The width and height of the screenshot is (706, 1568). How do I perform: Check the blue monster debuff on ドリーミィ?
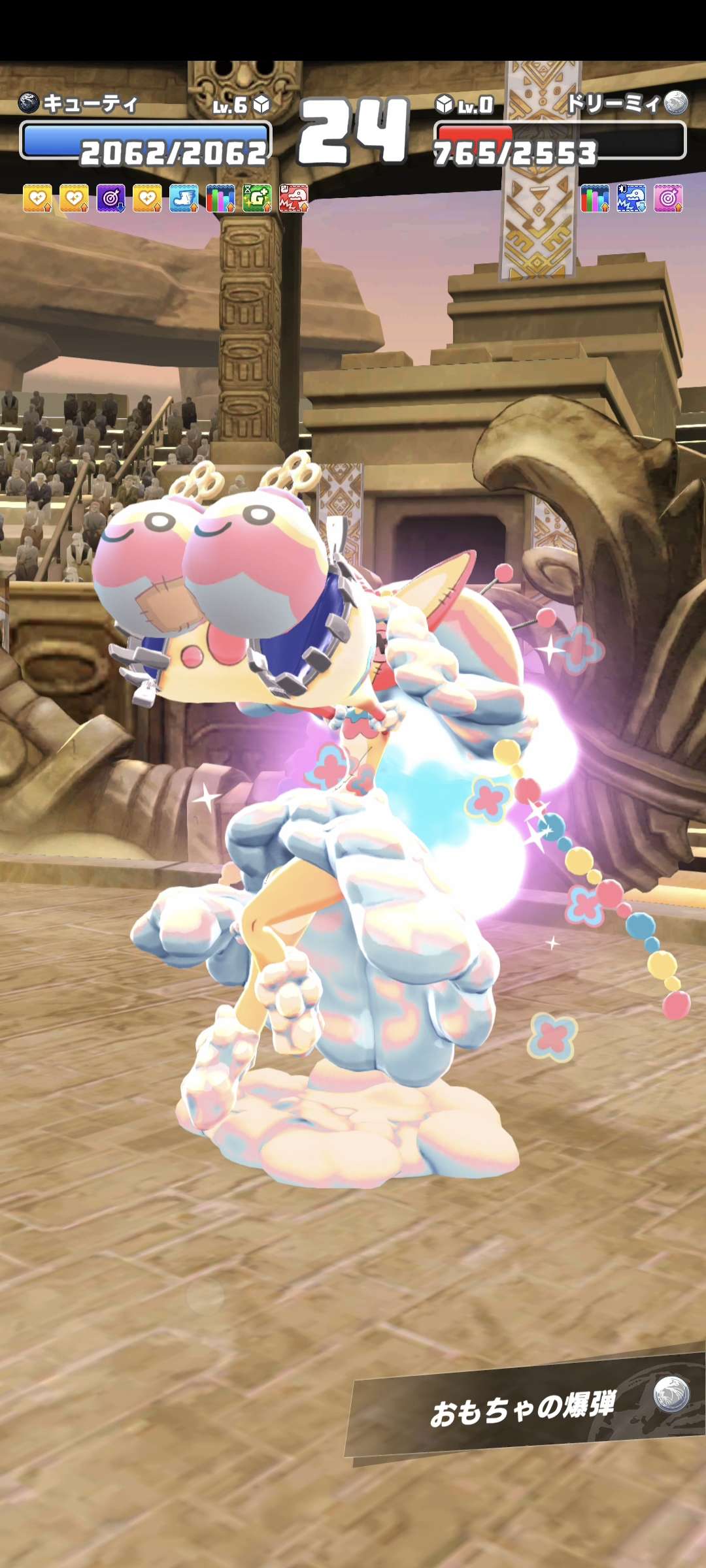click(631, 198)
